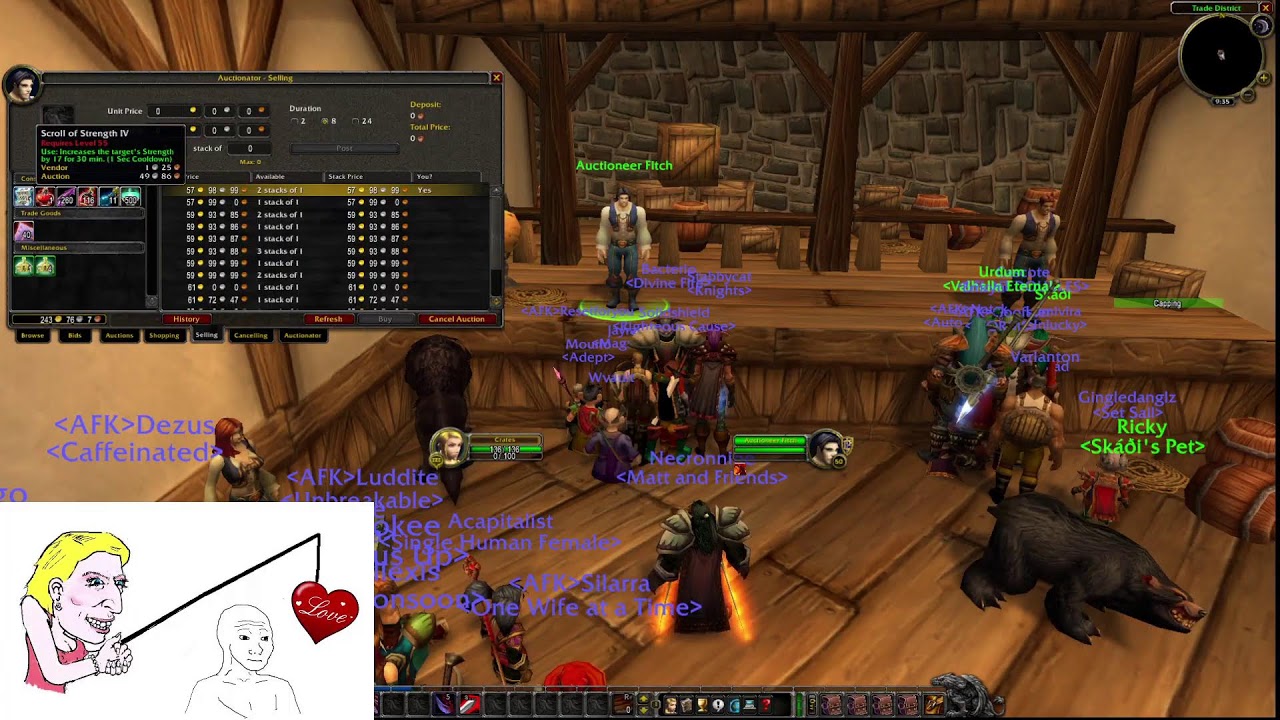Zoom out the minimap
1280x720 pixels.
(x=1248, y=95)
